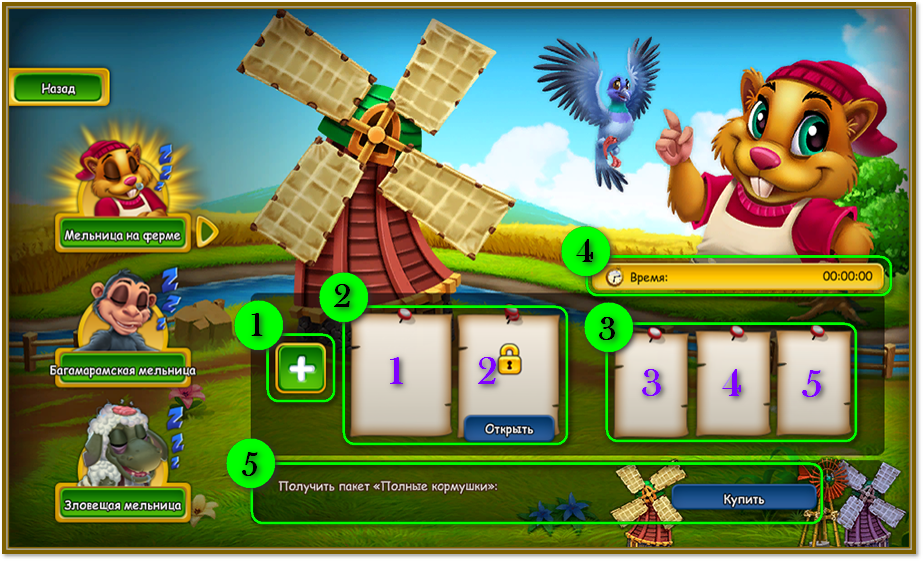Buy the package with Купить
Image resolution: width=923 pixels, height=561 pixels.
pyautogui.click(x=743, y=498)
